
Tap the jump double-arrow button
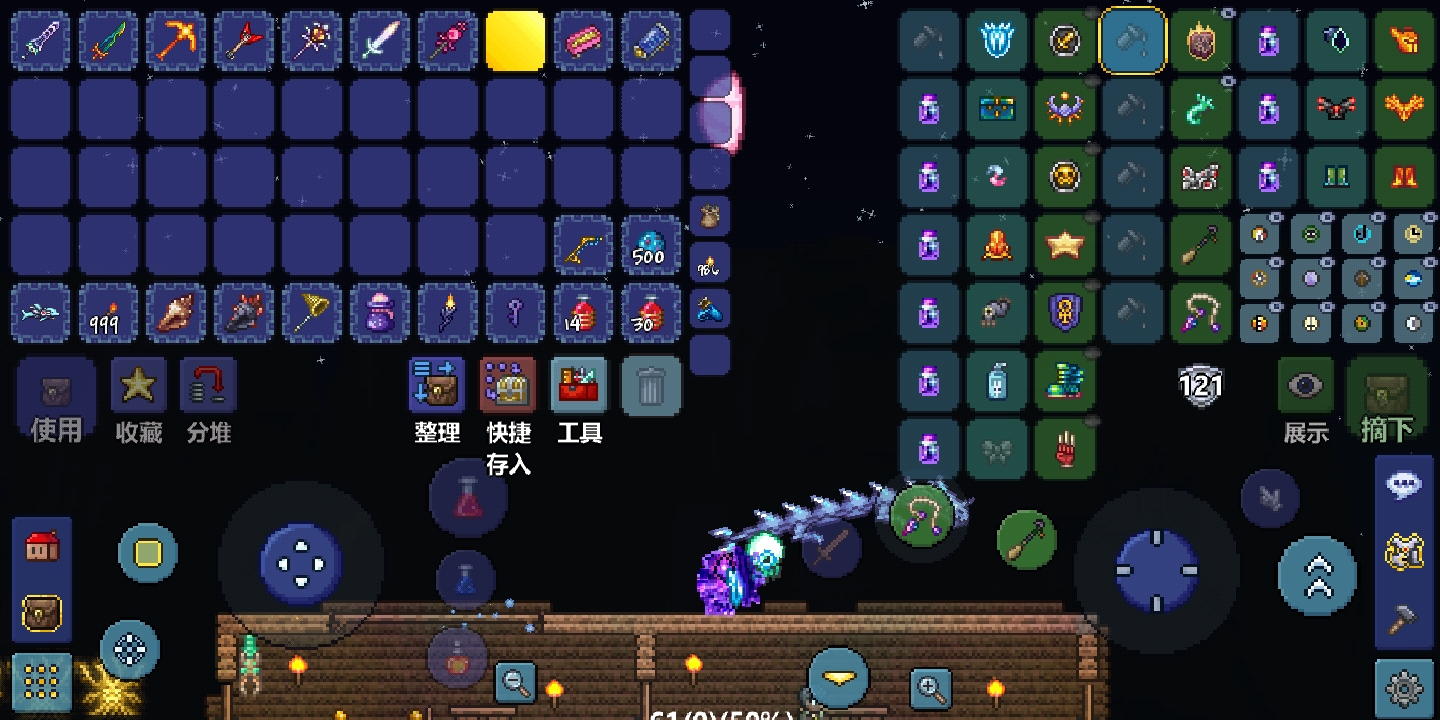click(1318, 575)
